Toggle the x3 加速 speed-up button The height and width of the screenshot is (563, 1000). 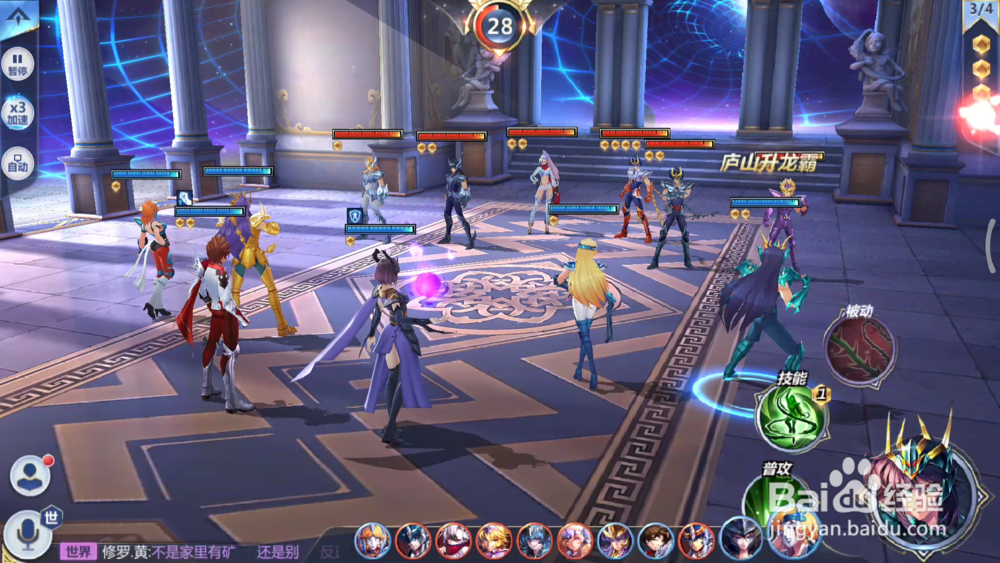click(19, 112)
